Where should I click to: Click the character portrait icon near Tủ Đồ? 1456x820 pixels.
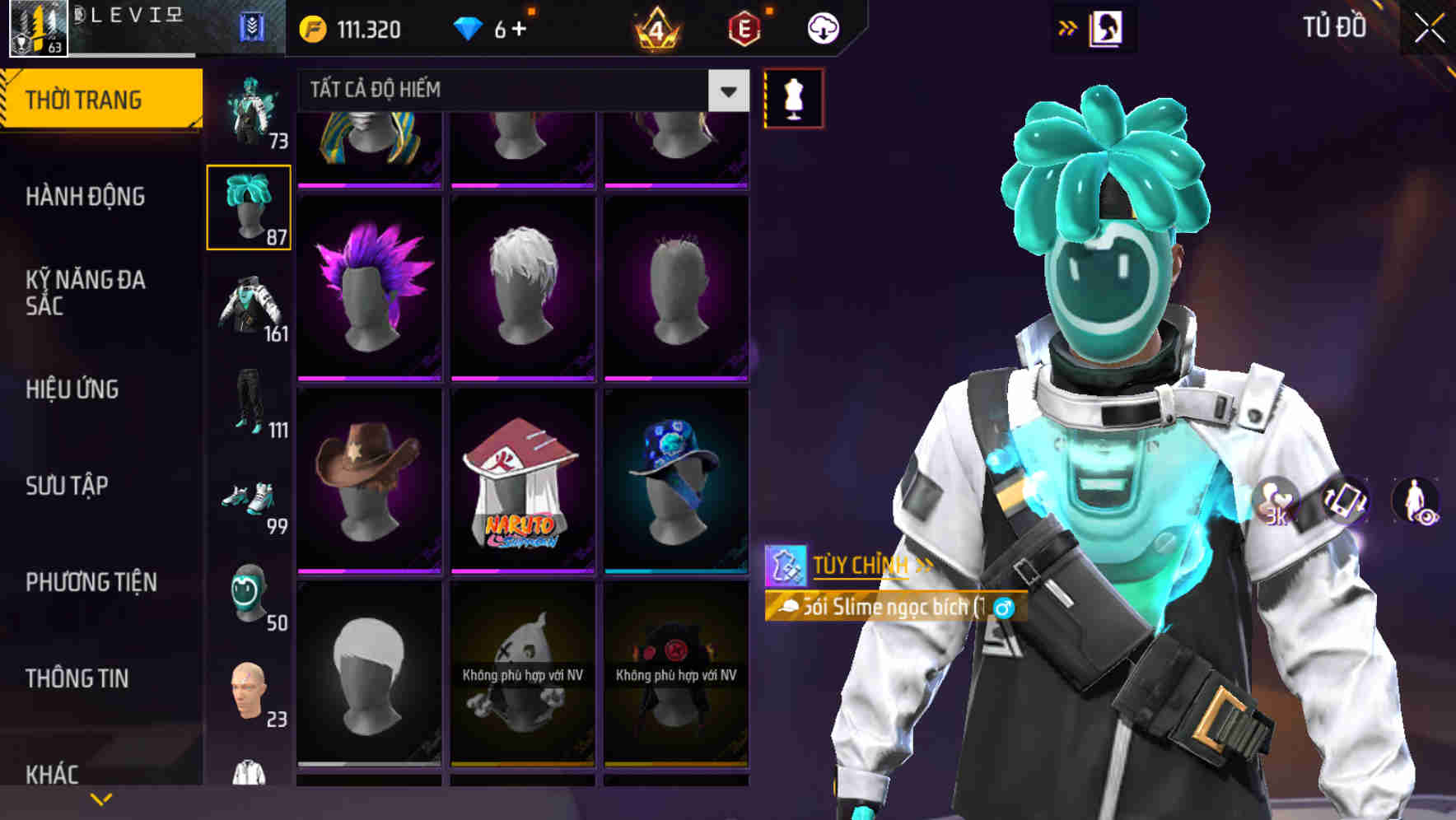click(x=1108, y=27)
